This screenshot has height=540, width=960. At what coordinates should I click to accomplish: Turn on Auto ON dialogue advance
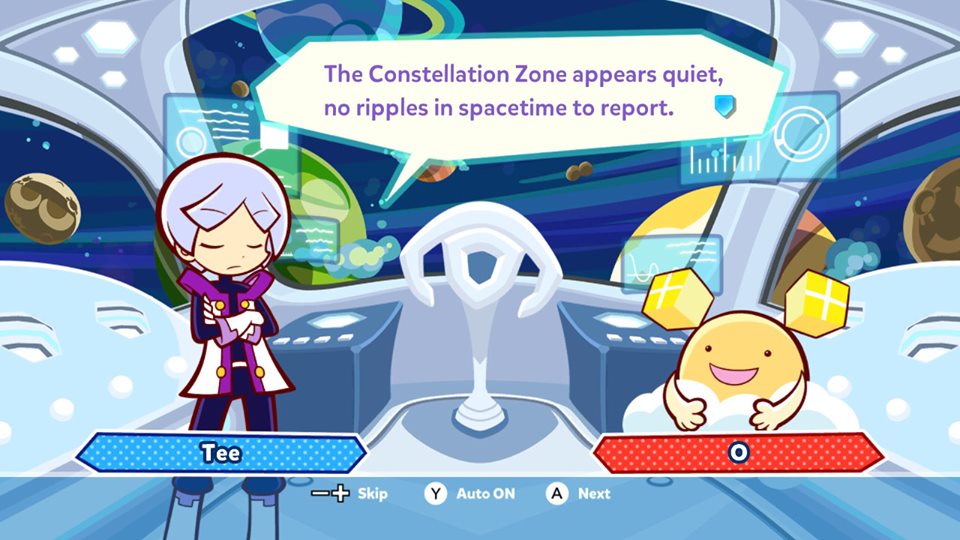(471, 494)
